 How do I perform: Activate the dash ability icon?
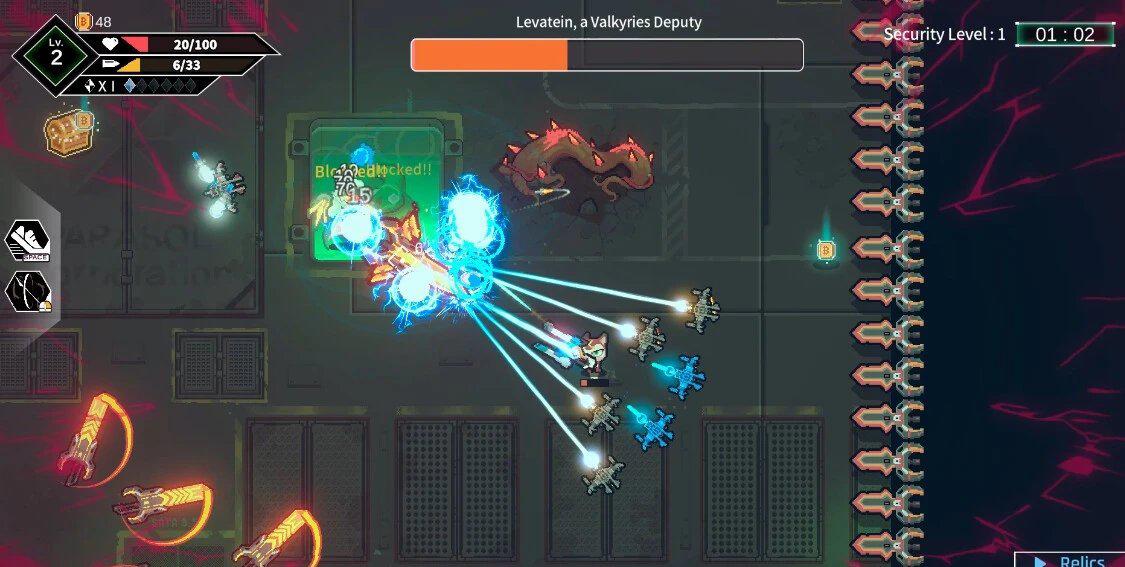pyautogui.click(x=28, y=241)
